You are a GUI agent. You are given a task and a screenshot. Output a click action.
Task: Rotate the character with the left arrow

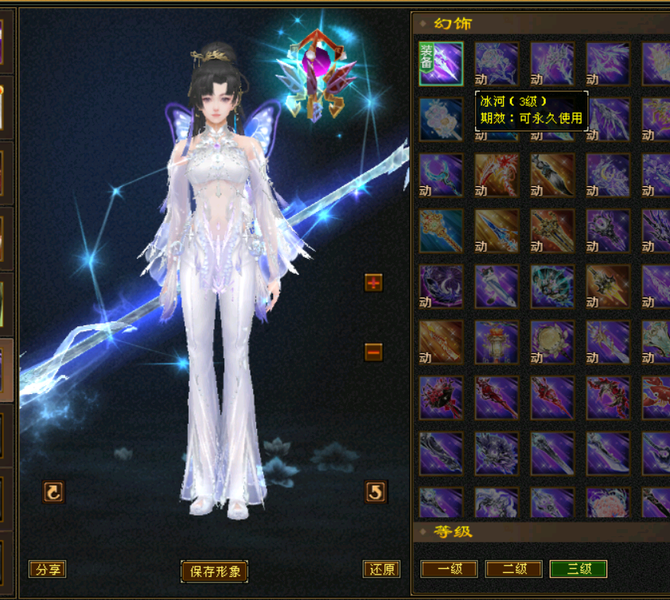pos(54,492)
